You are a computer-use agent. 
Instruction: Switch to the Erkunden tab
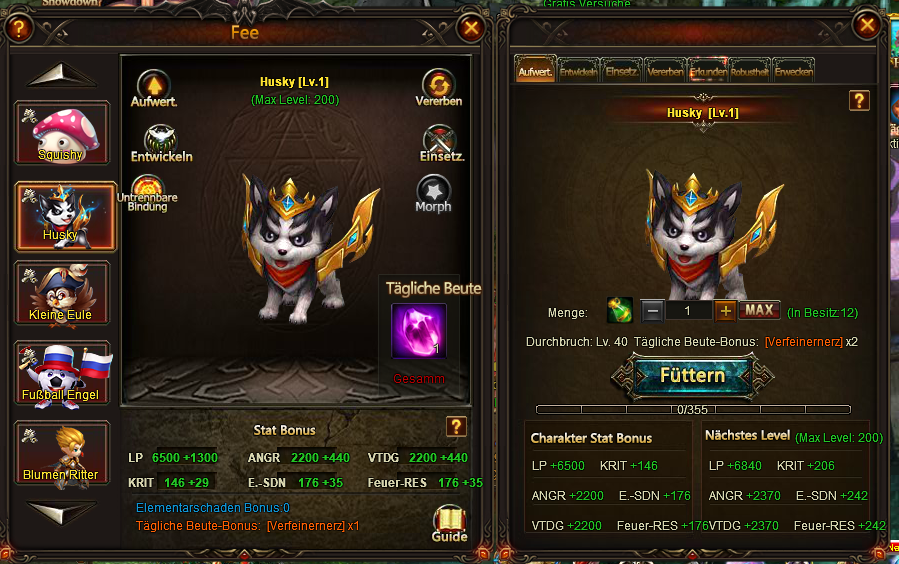click(x=709, y=71)
